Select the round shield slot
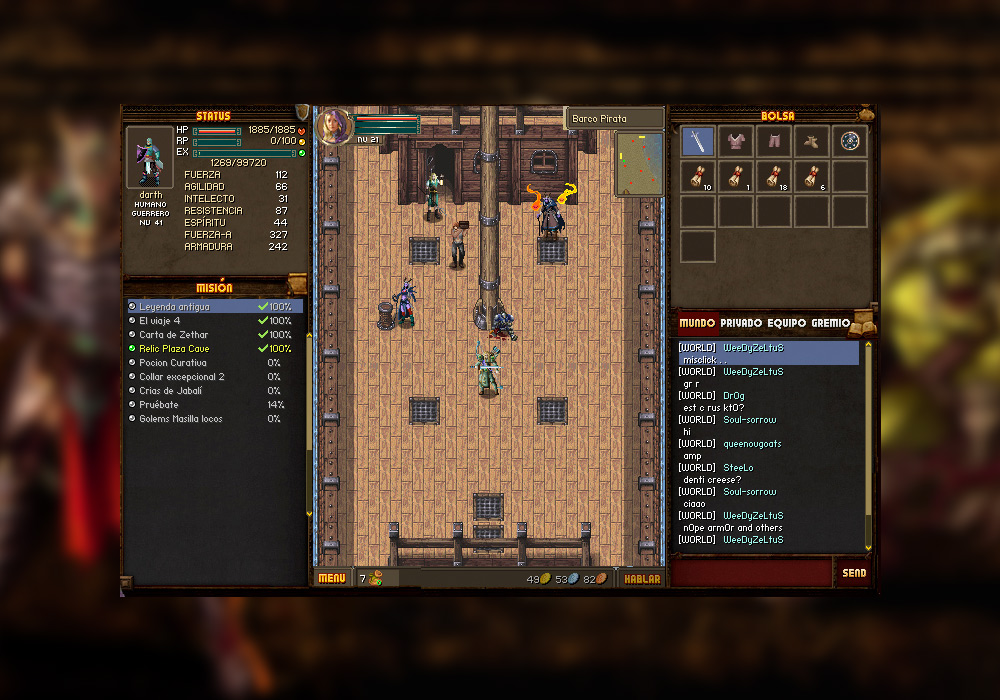Viewport: 1000px width, 700px height. (x=850, y=141)
